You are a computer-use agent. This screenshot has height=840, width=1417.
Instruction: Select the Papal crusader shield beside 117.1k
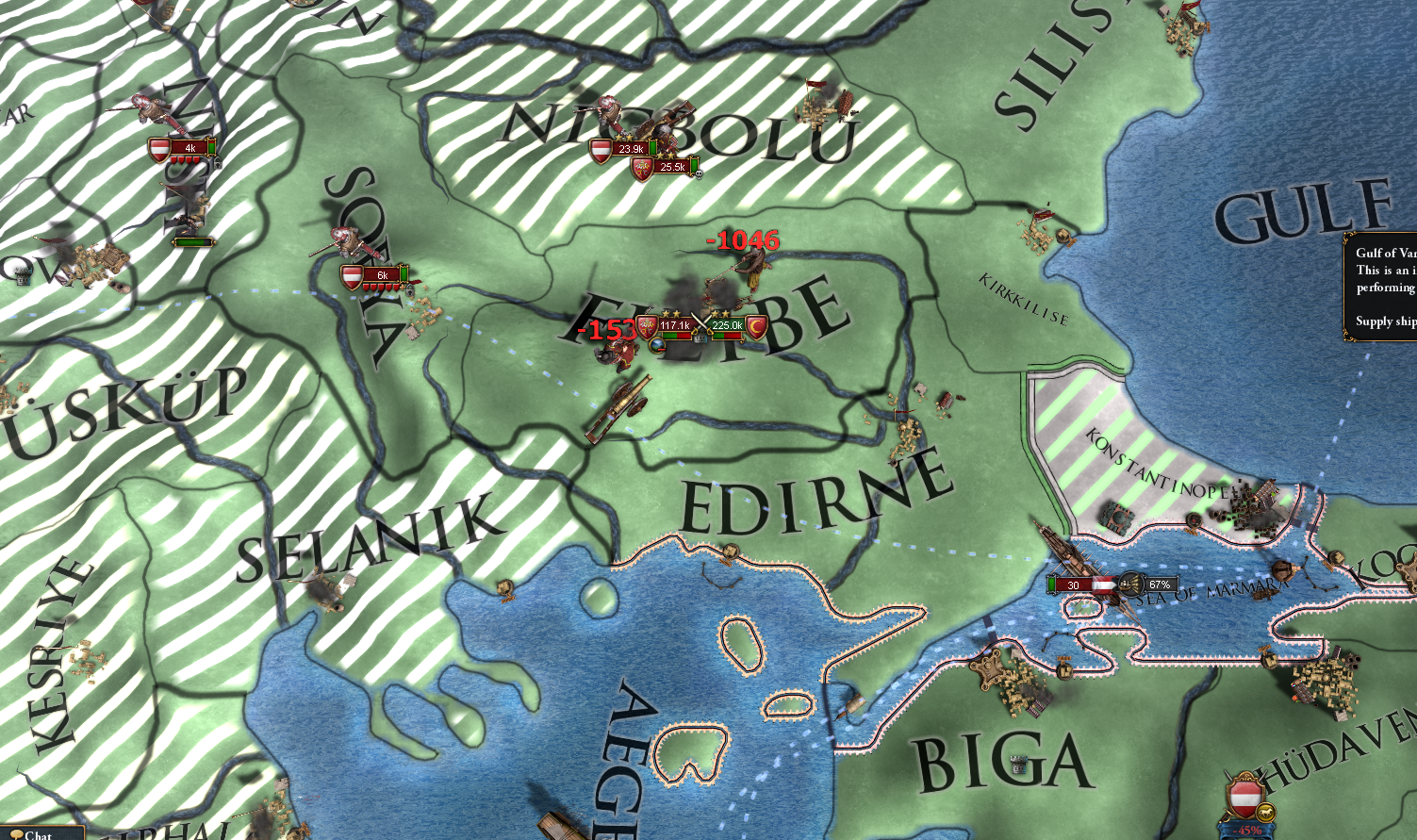pyautogui.click(x=647, y=327)
